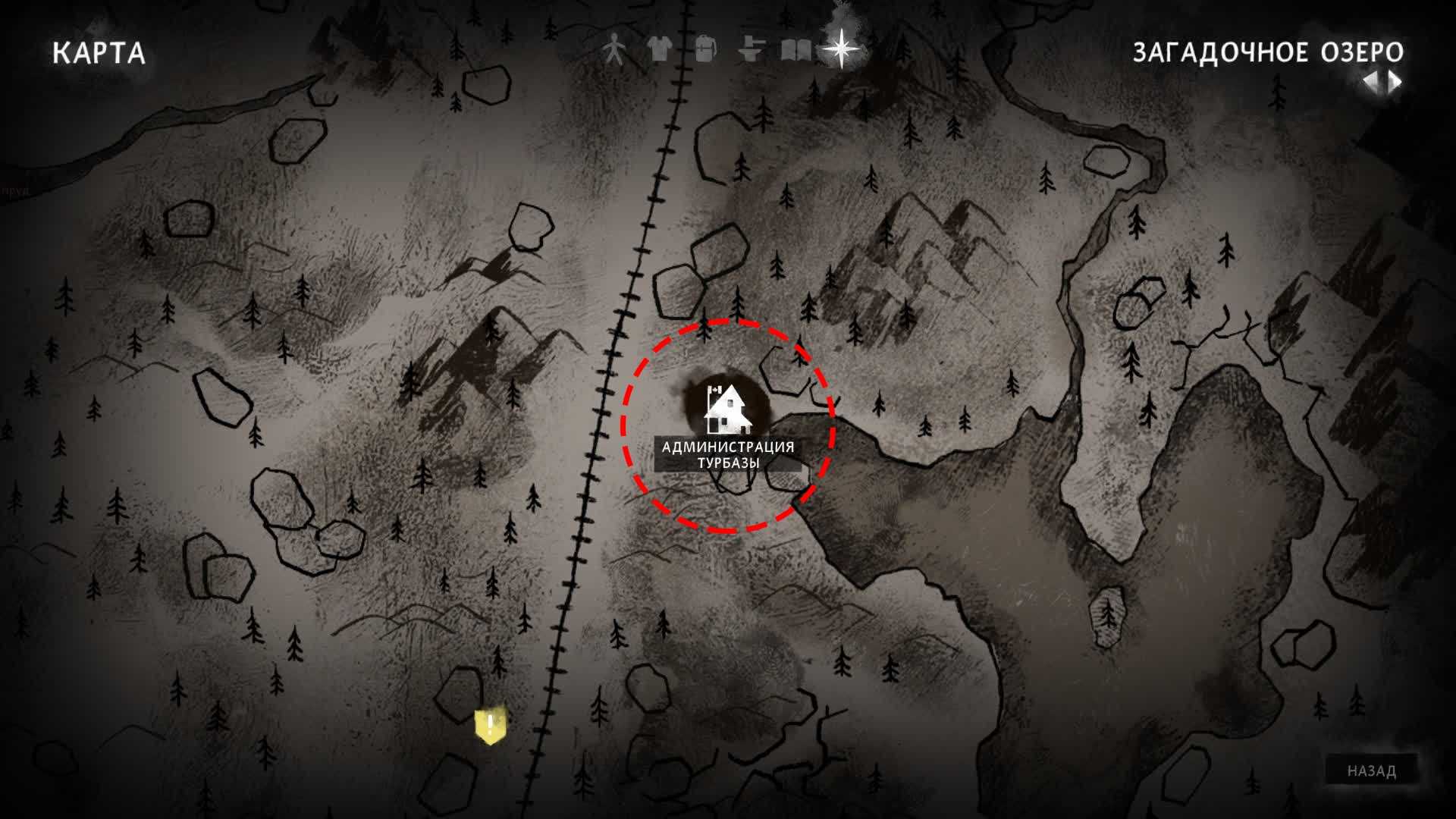This screenshot has height=819, width=1456.
Task: Select the map tab (compass star icon)
Action: point(842,49)
